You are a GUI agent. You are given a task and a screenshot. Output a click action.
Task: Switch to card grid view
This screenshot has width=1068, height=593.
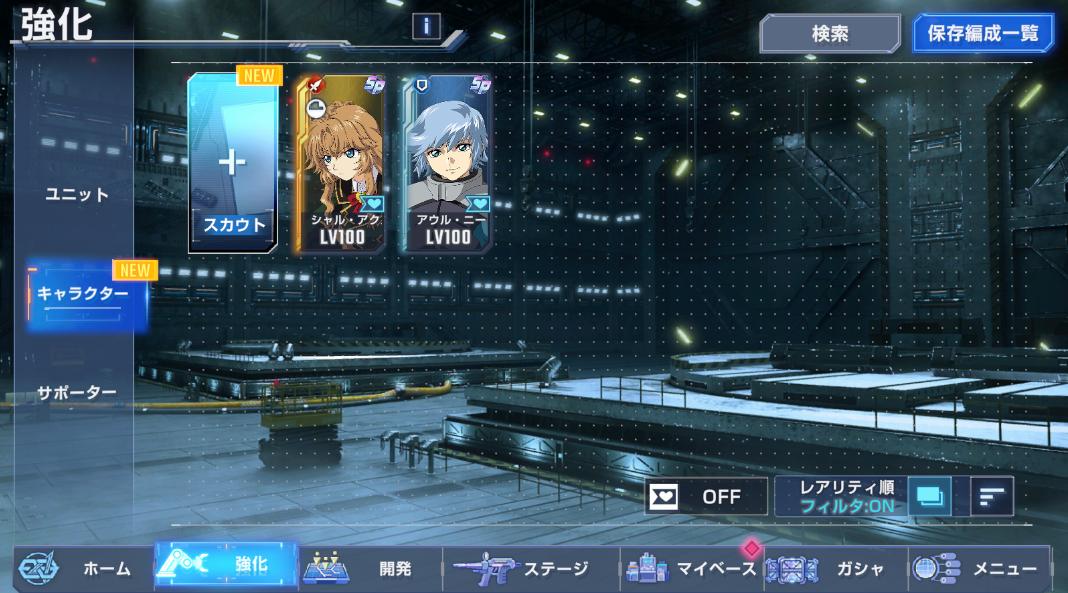(932, 496)
